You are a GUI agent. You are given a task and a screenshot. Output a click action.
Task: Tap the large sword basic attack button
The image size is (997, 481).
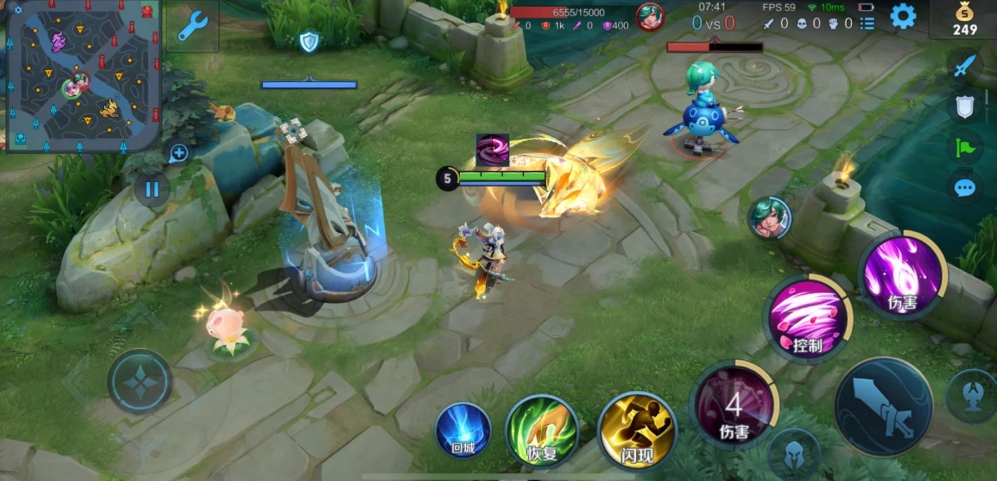[x=883, y=406]
